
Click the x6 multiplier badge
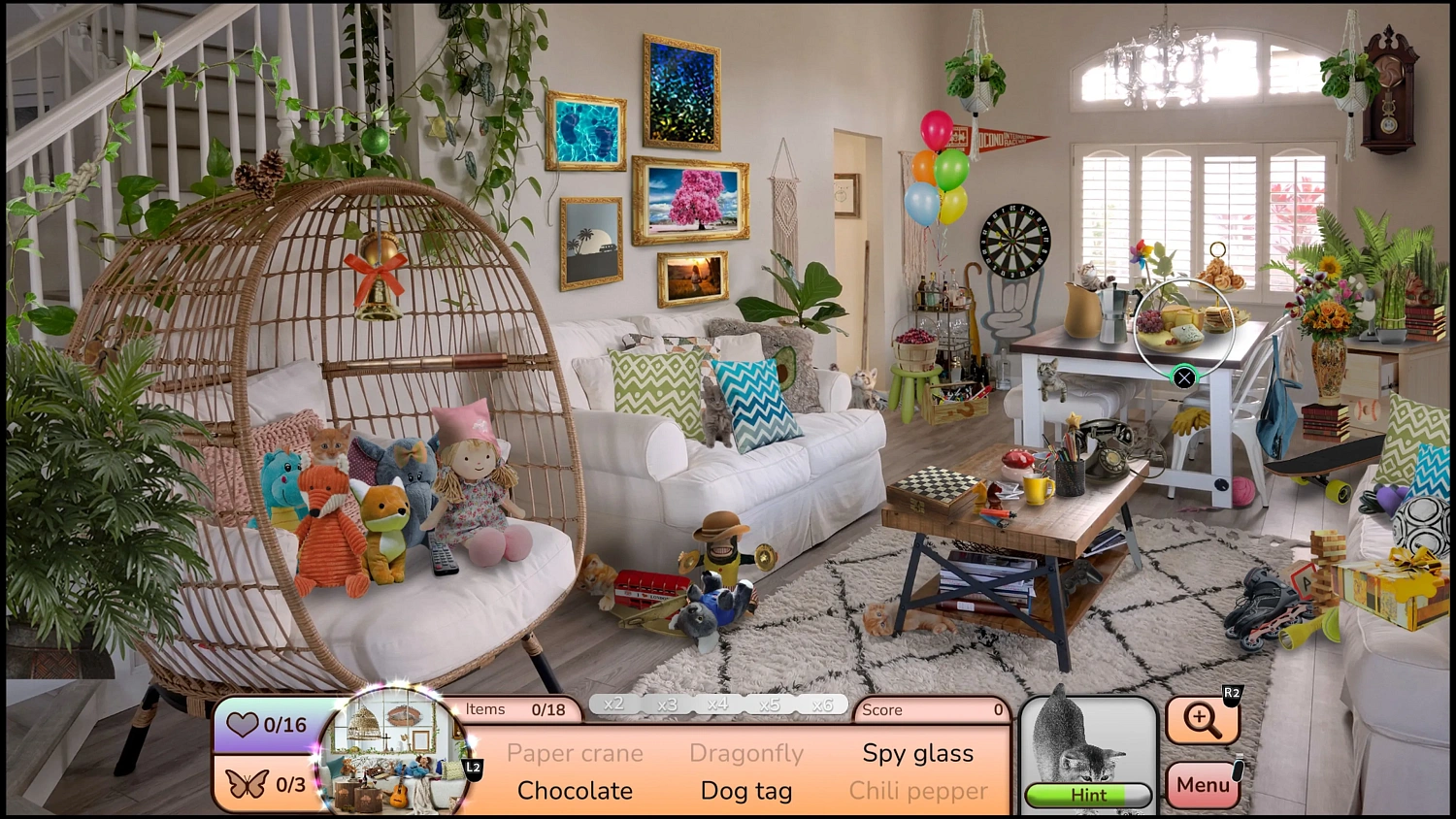click(822, 704)
